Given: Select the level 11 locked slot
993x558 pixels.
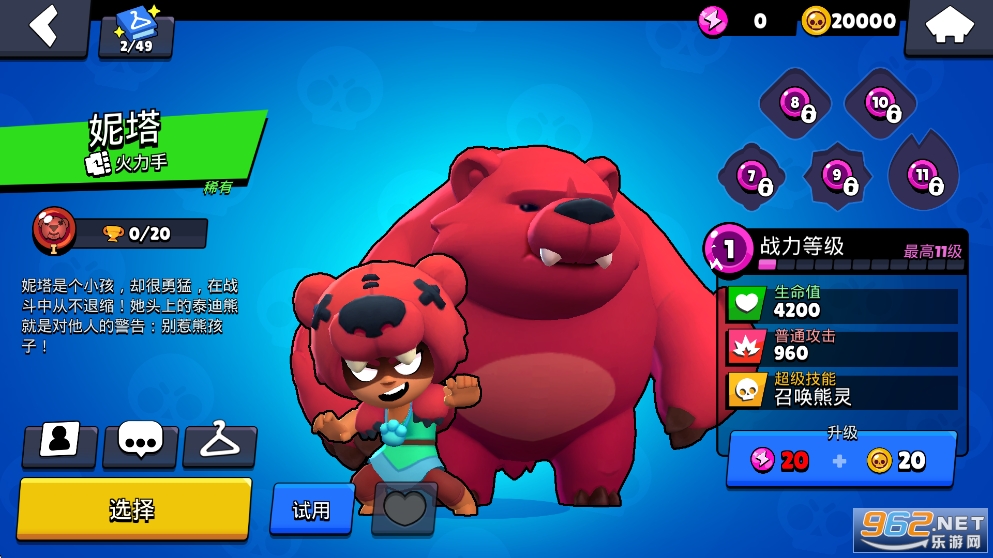Looking at the screenshot, I should click(x=923, y=177).
